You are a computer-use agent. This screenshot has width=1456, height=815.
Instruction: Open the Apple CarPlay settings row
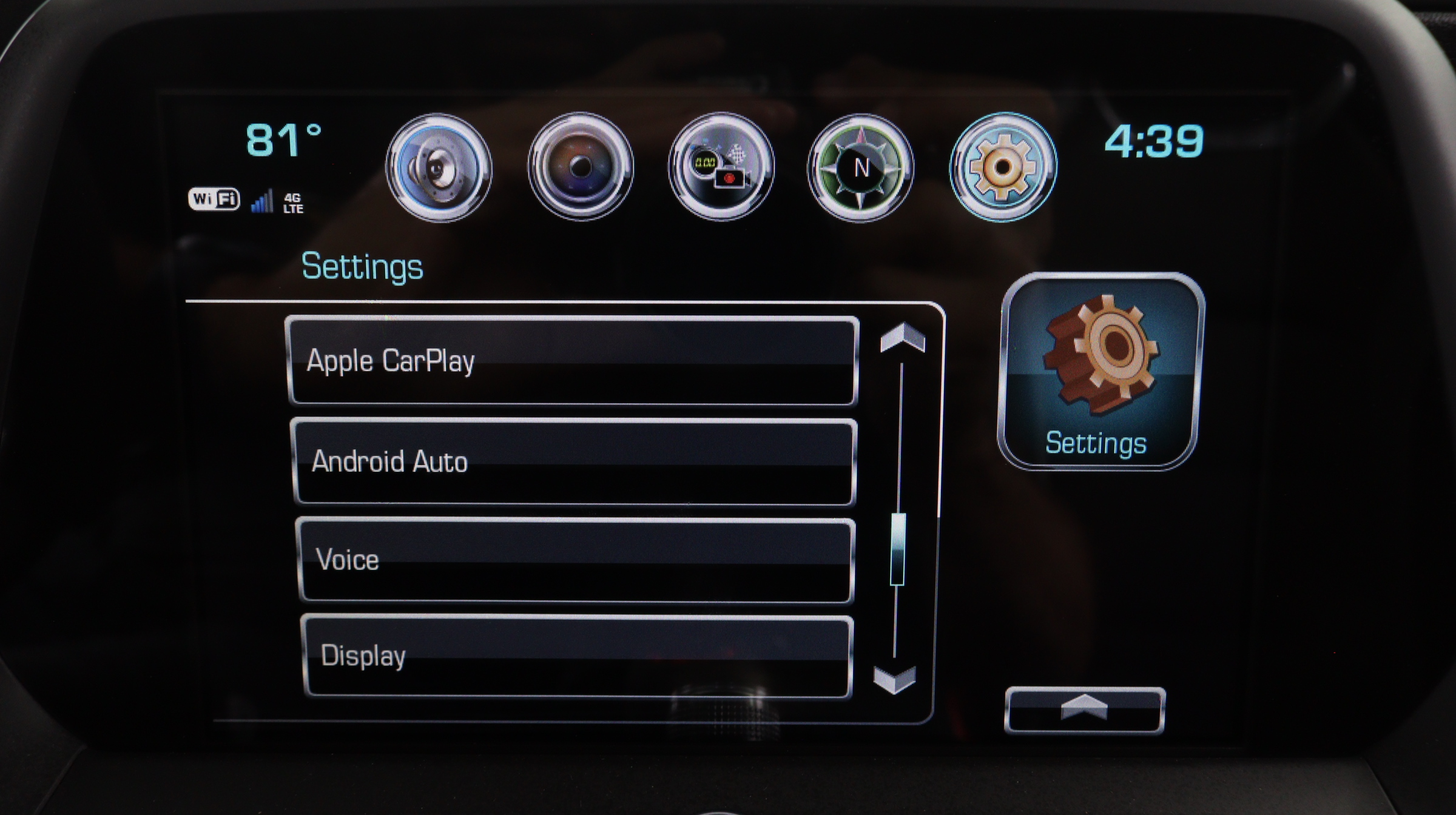pos(571,360)
